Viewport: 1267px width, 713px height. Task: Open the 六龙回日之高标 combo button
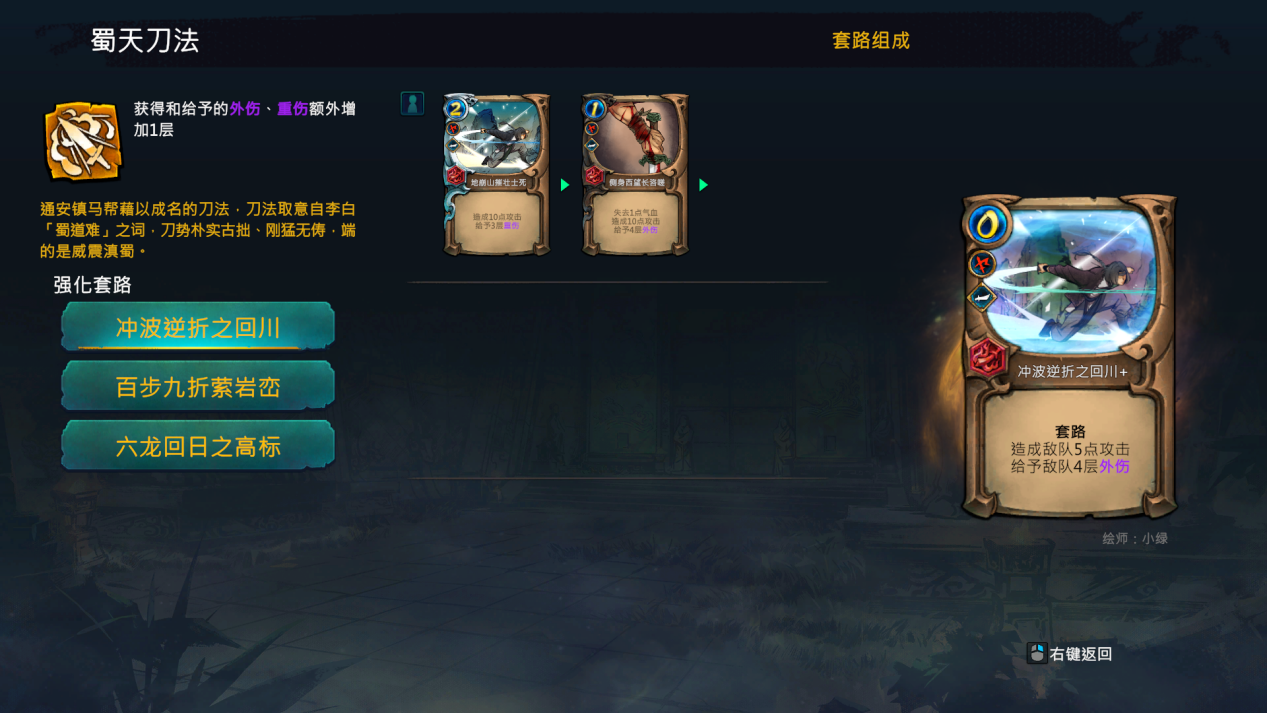point(198,446)
